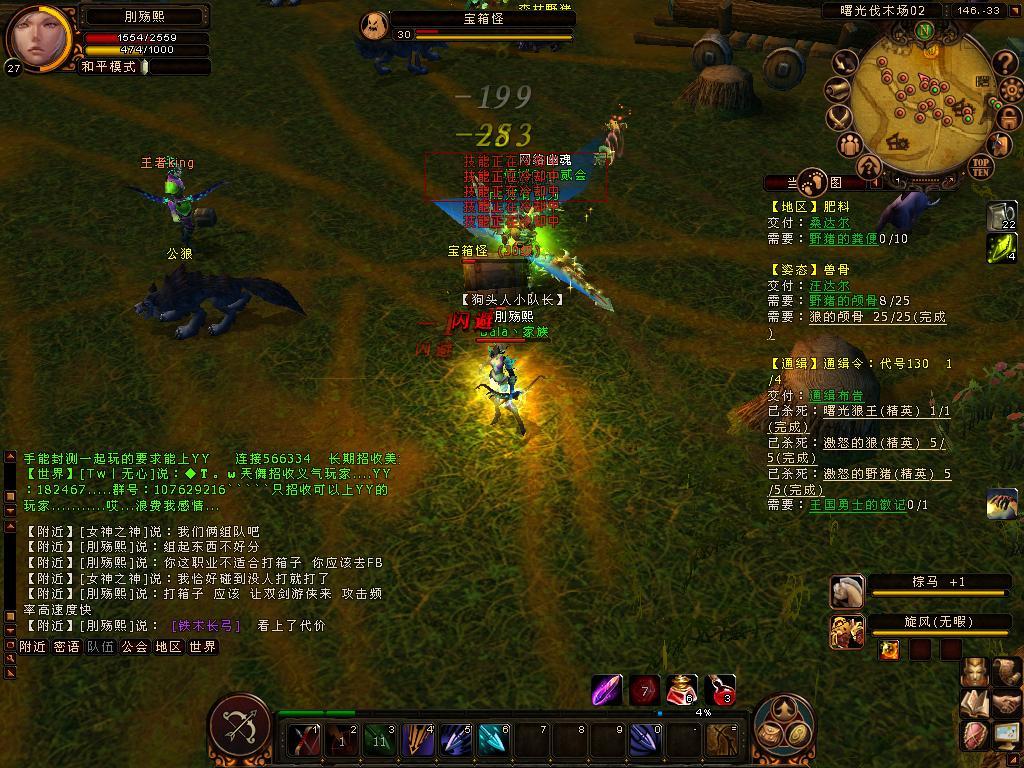Open the player portrait 刖殇熙
The height and width of the screenshot is (768, 1024).
tap(39, 36)
